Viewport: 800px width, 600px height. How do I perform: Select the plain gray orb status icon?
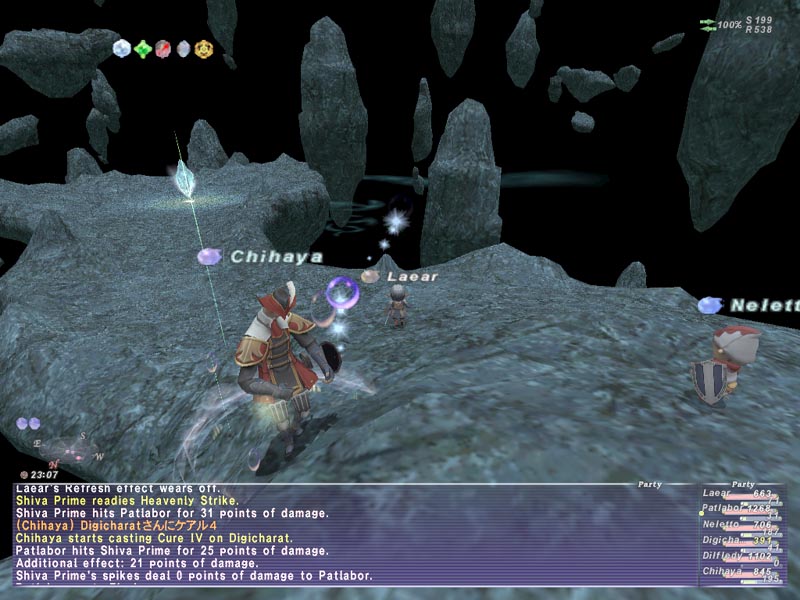coord(183,48)
